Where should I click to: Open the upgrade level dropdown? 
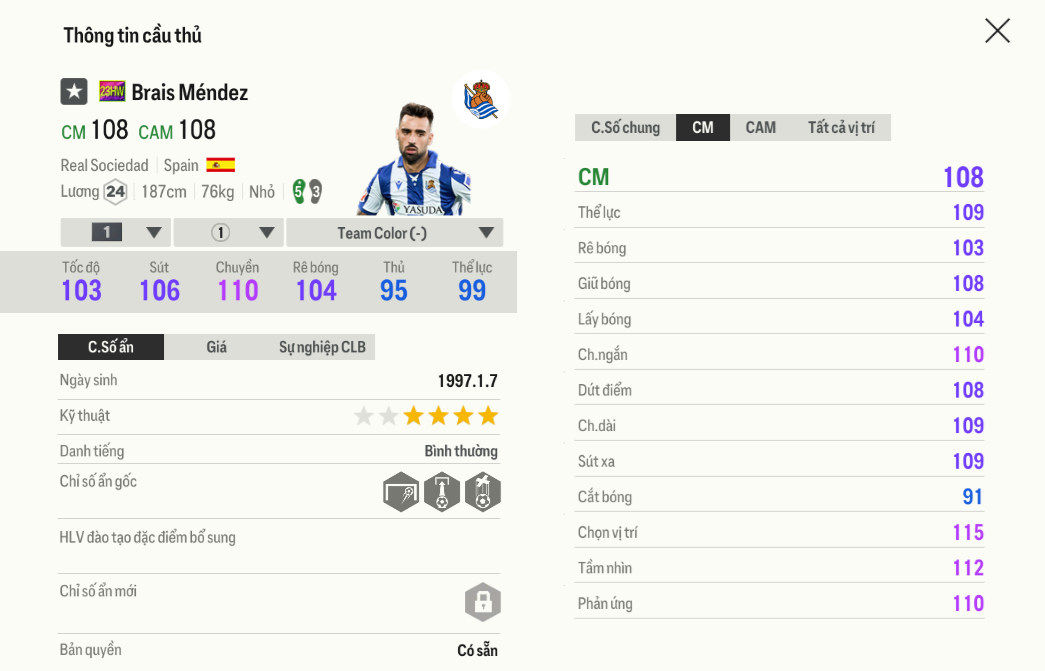tap(116, 233)
